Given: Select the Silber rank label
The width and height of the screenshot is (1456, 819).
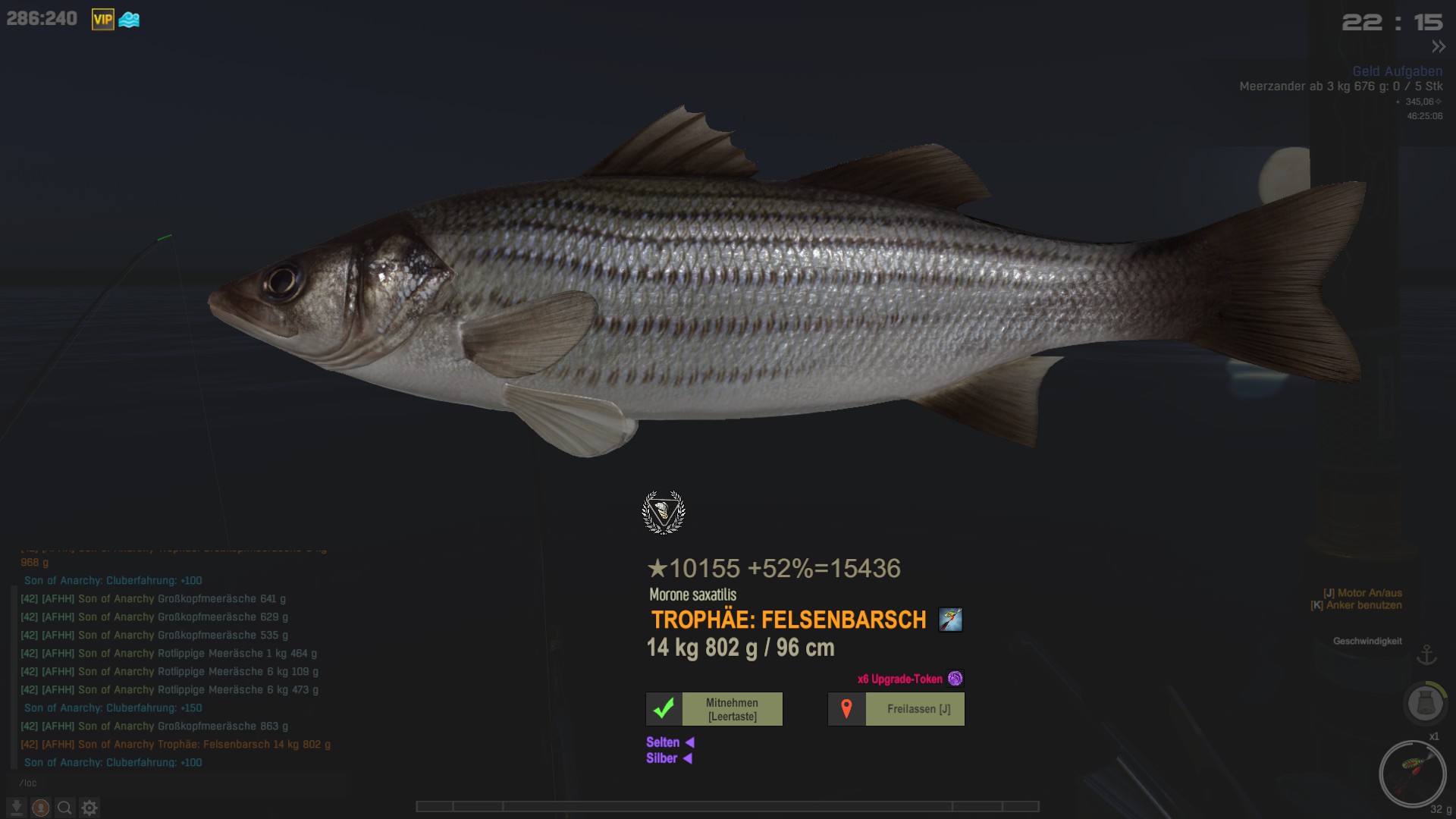Looking at the screenshot, I should pos(661,758).
